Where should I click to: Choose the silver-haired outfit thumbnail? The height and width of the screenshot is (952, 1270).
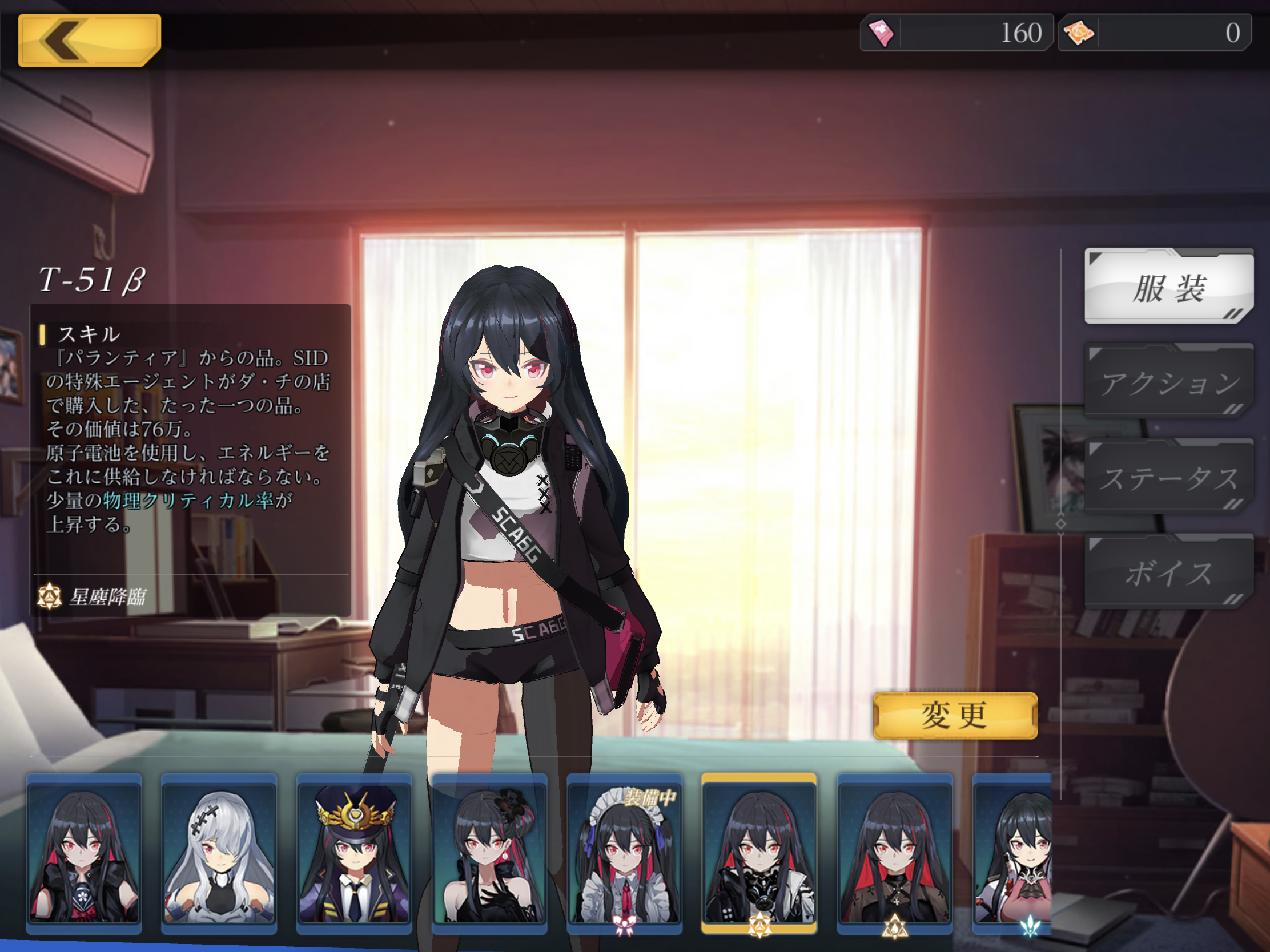point(219,853)
